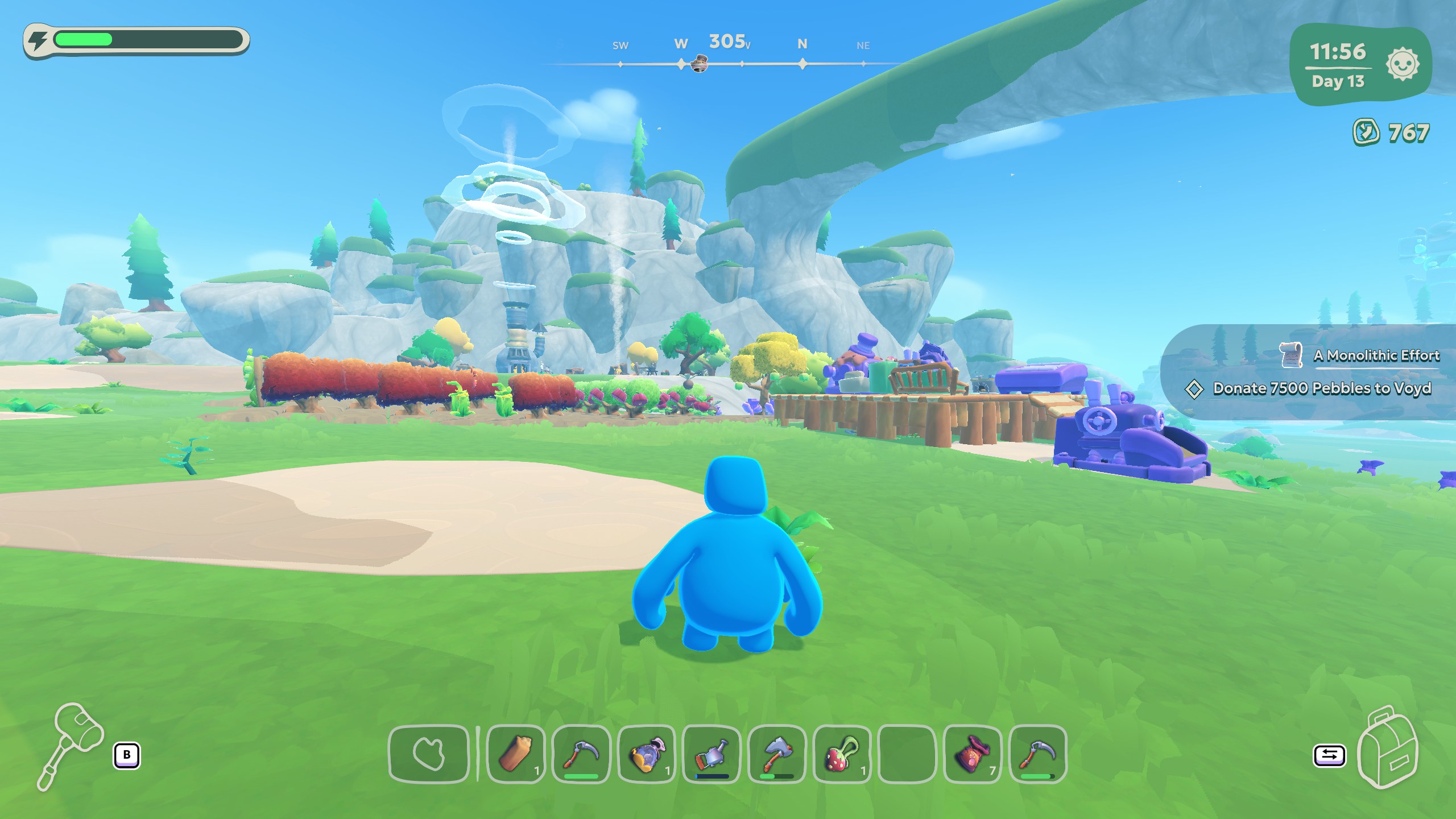This screenshot has width=1456, height=819.
Task: Open the backpack inventory icon
Action: coord(1387,747)
